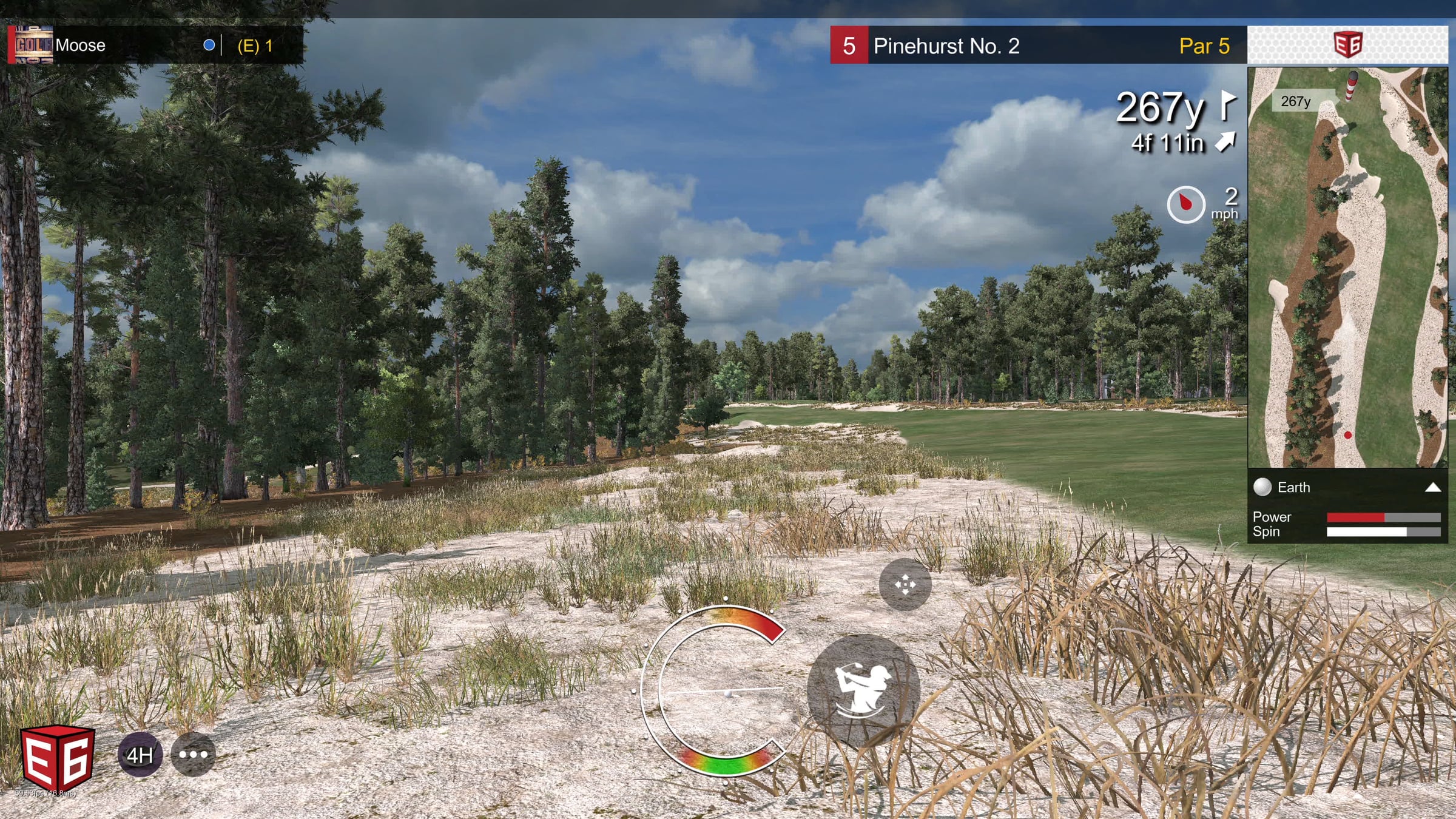
Task: Open the three-dot more options button
Action: click(193, 755)
